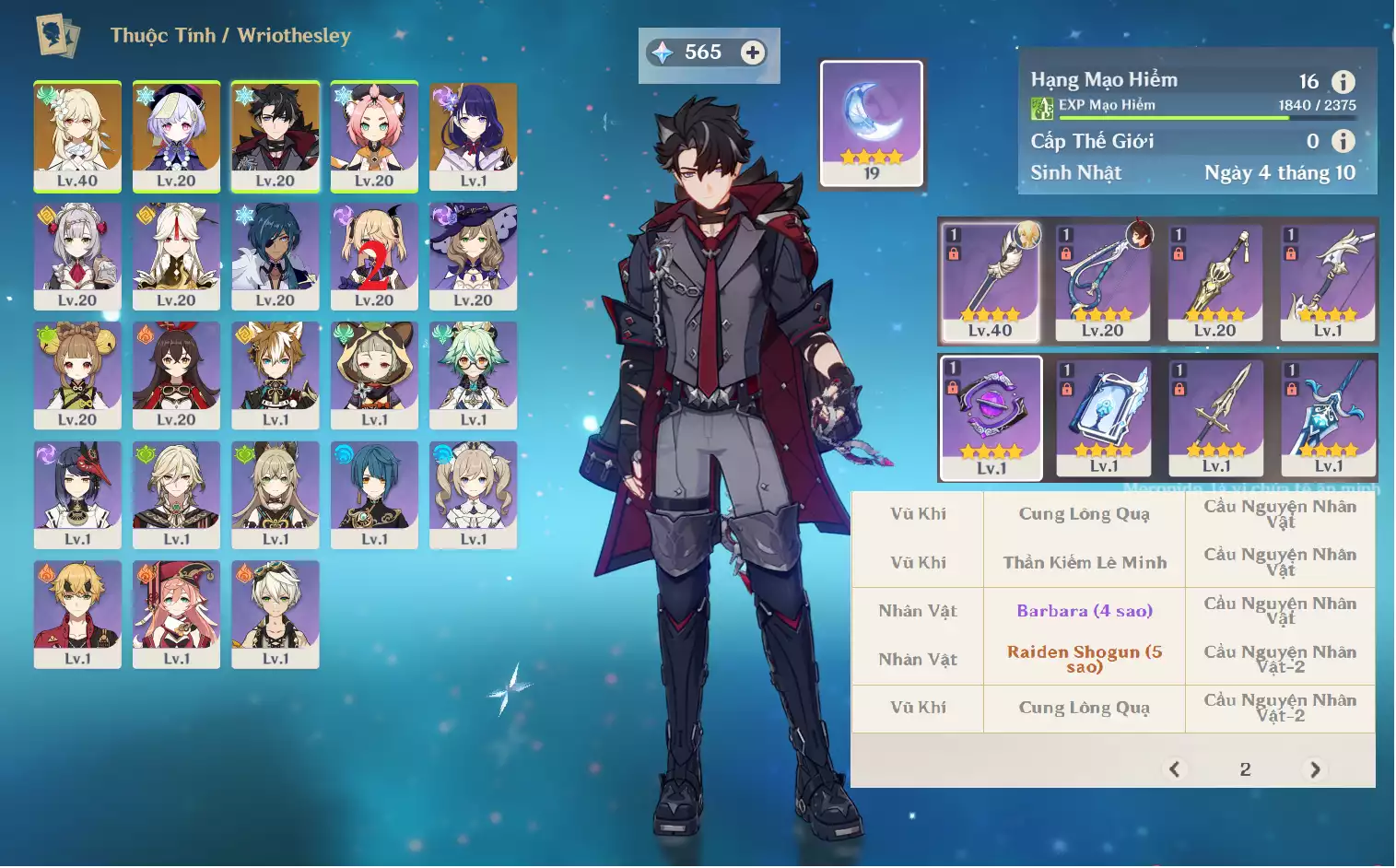
Task: Go to the next wish history page
Action: (1315, 769)
